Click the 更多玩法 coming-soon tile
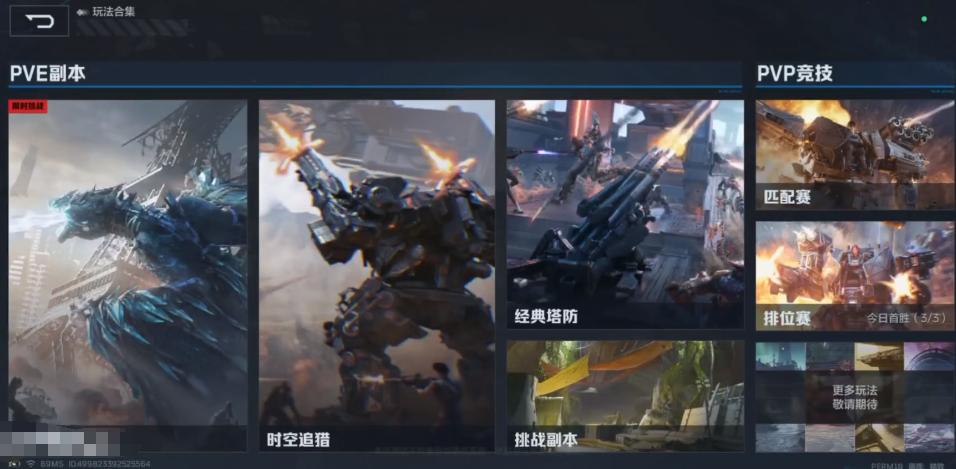 [x=855, y=397]
